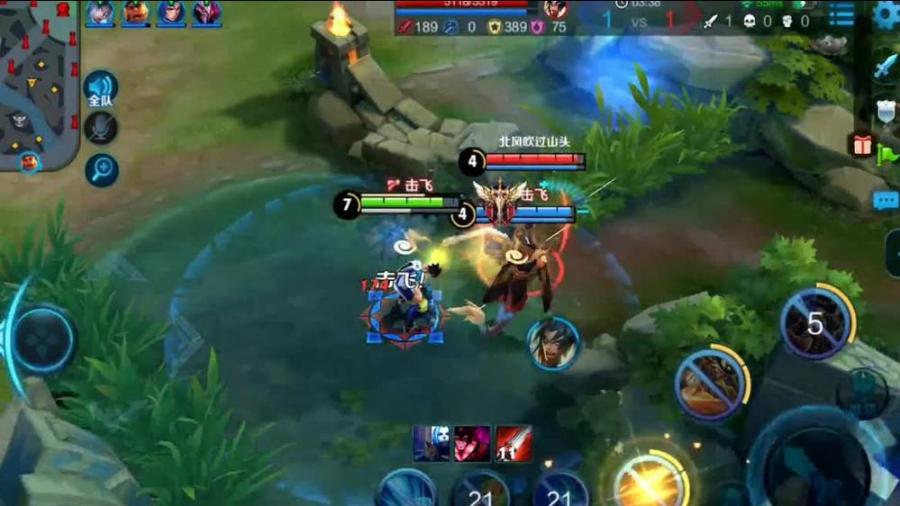Open the scoreboard list menu
The width and height of the screenshot is (900, 506).
(842, 14)
